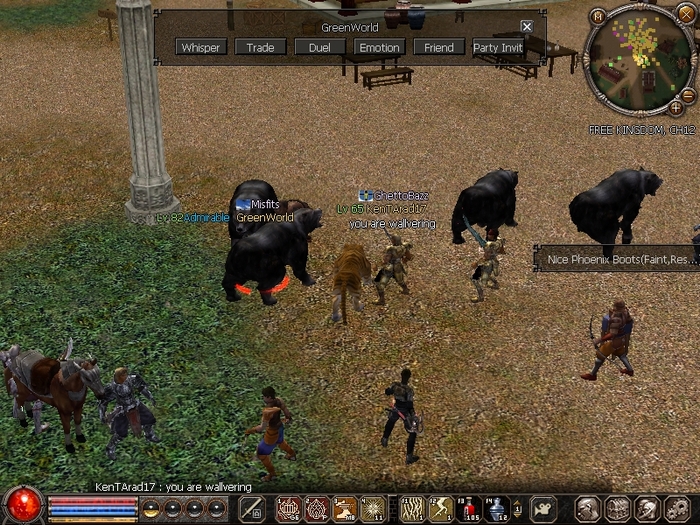Add GreenWorld as a Friend
Viewport: 700px width, 525px height.
(439, 47)
